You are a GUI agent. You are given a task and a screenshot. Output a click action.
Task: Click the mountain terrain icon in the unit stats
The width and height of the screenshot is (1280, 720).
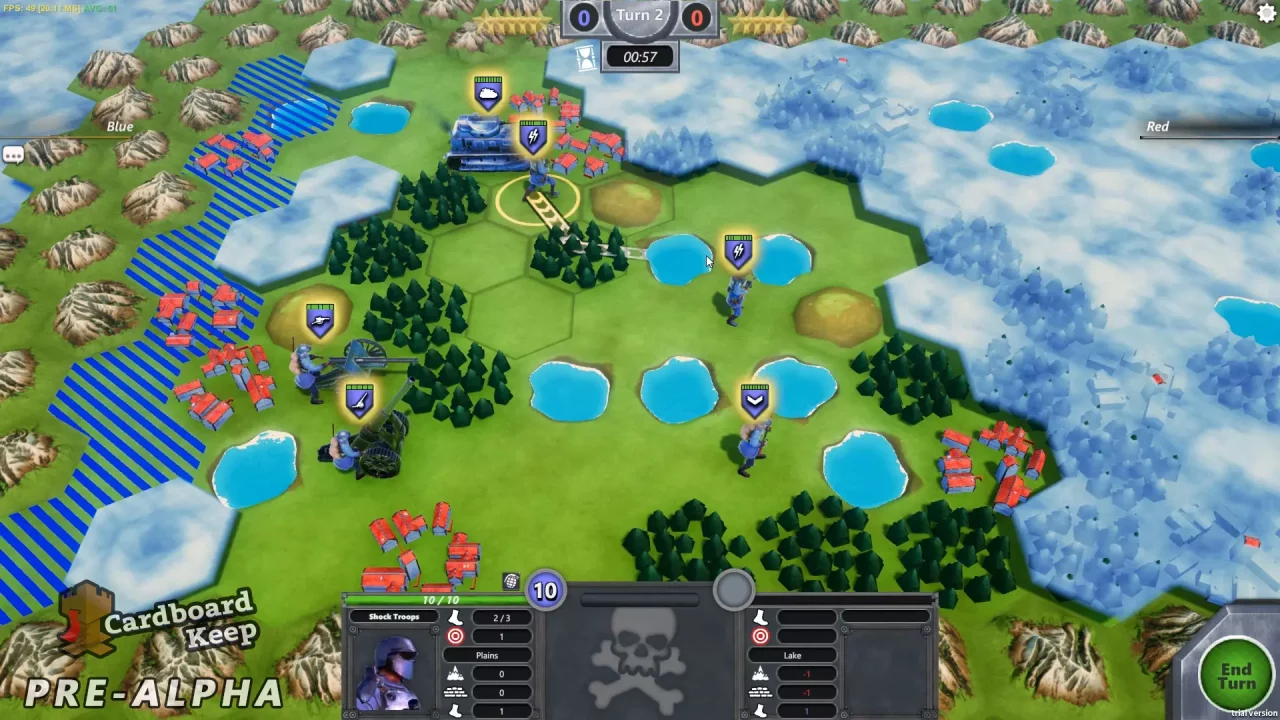(455, 672)
